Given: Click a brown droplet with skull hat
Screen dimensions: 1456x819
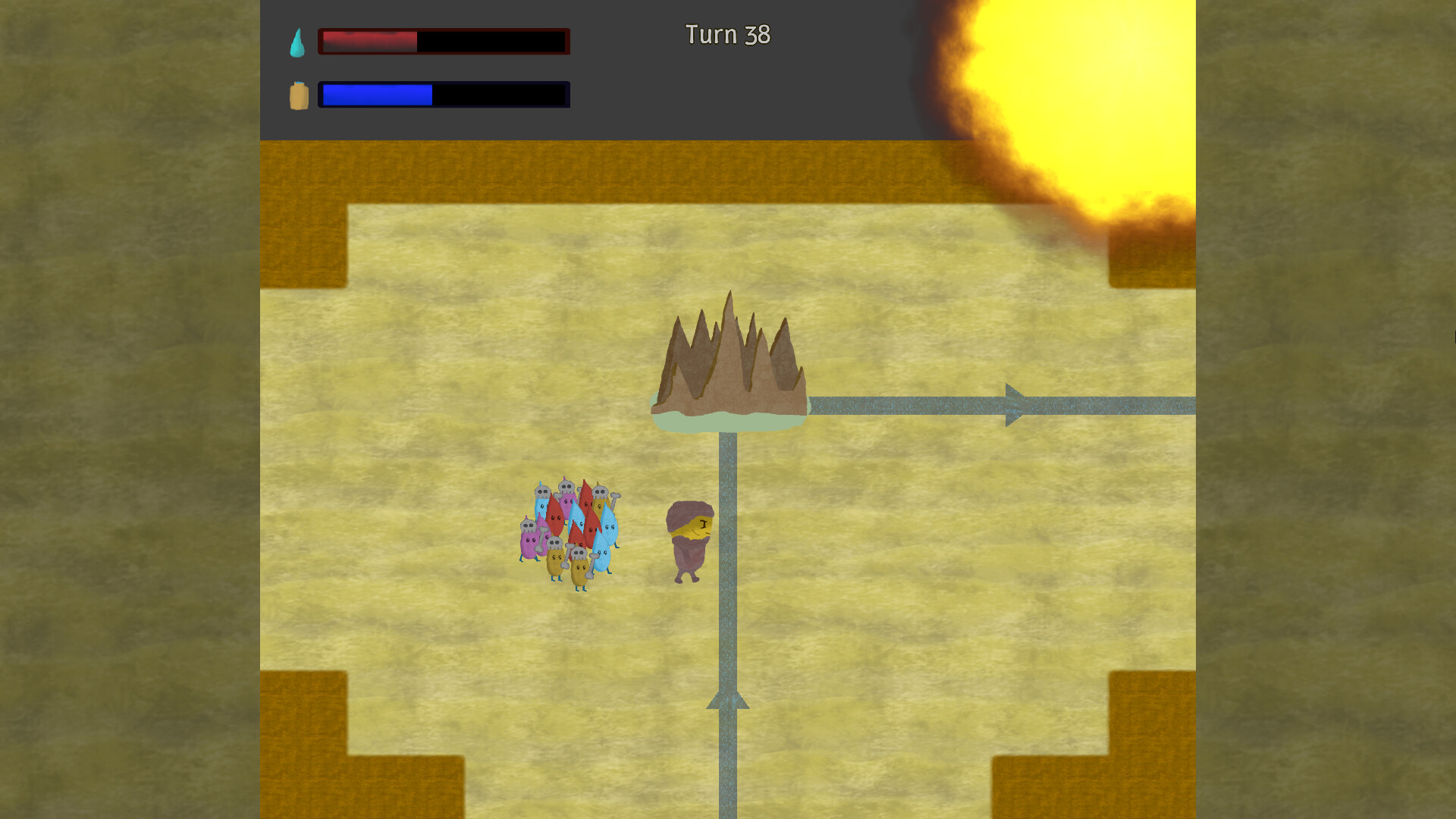Looking at the screenshot, I should click(x=556, y=558).
